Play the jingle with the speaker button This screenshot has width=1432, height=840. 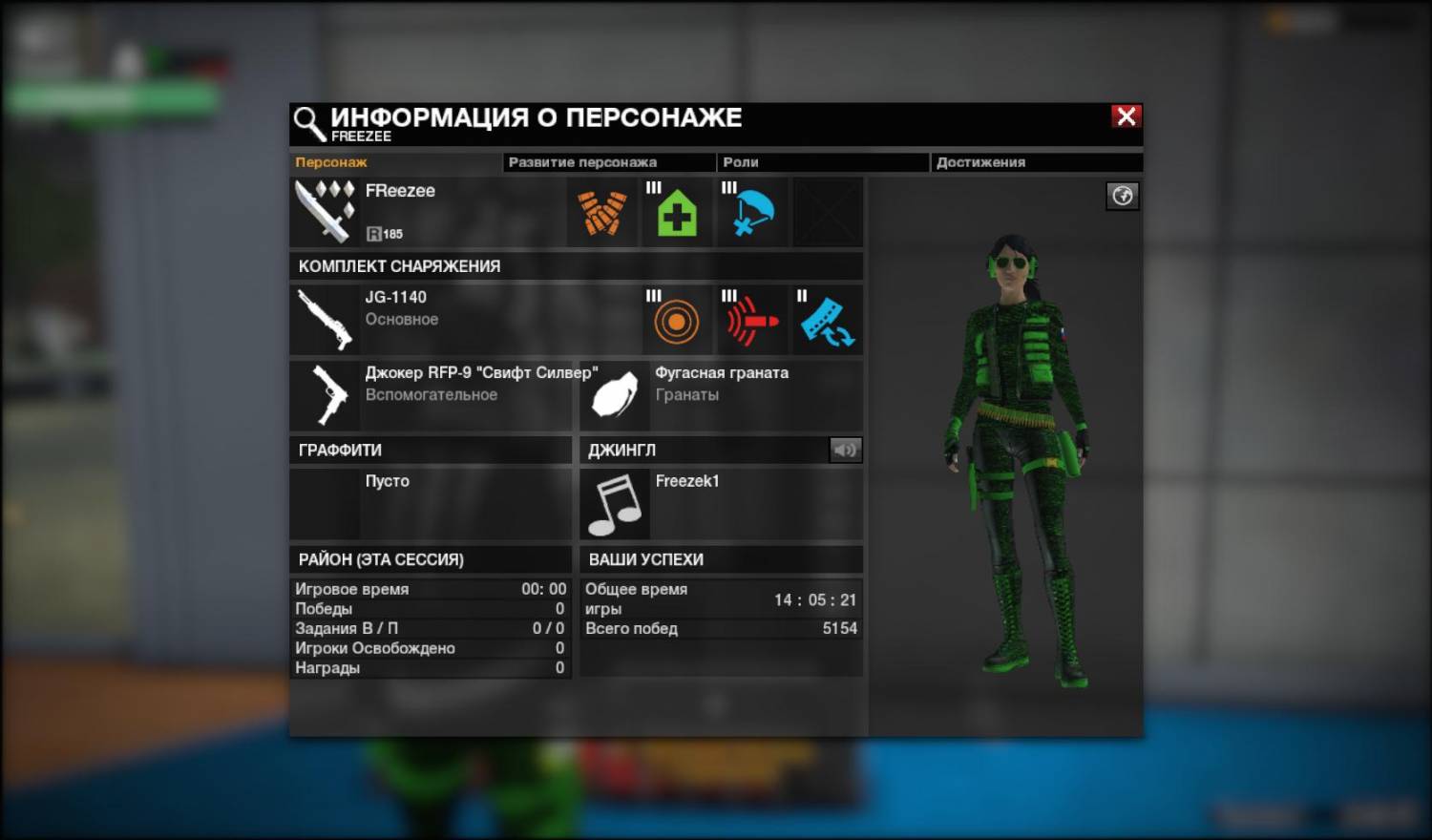click(845, 450)
